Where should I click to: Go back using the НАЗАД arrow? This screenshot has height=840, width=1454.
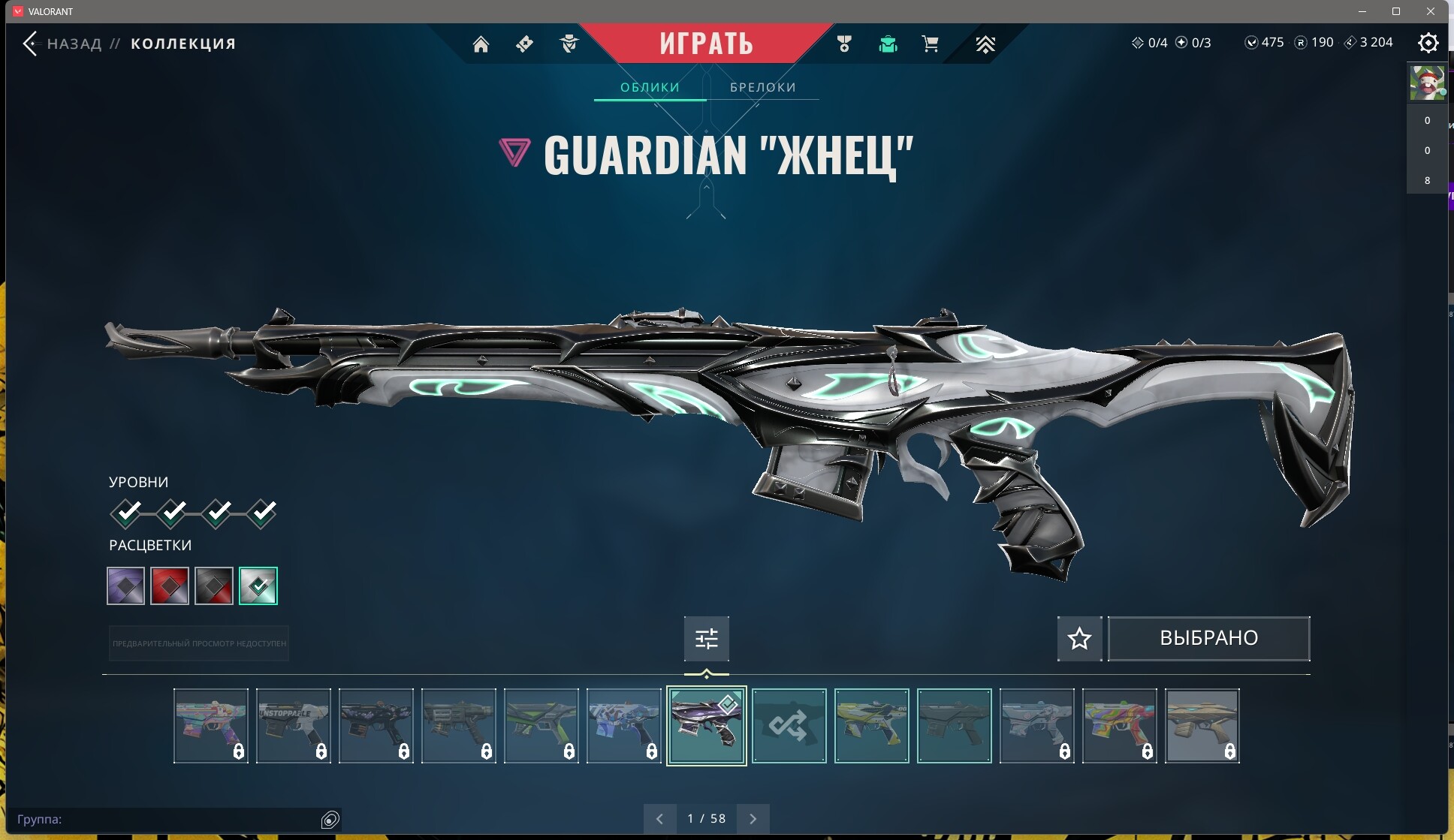pyautogui.click(x=31, y=44)
